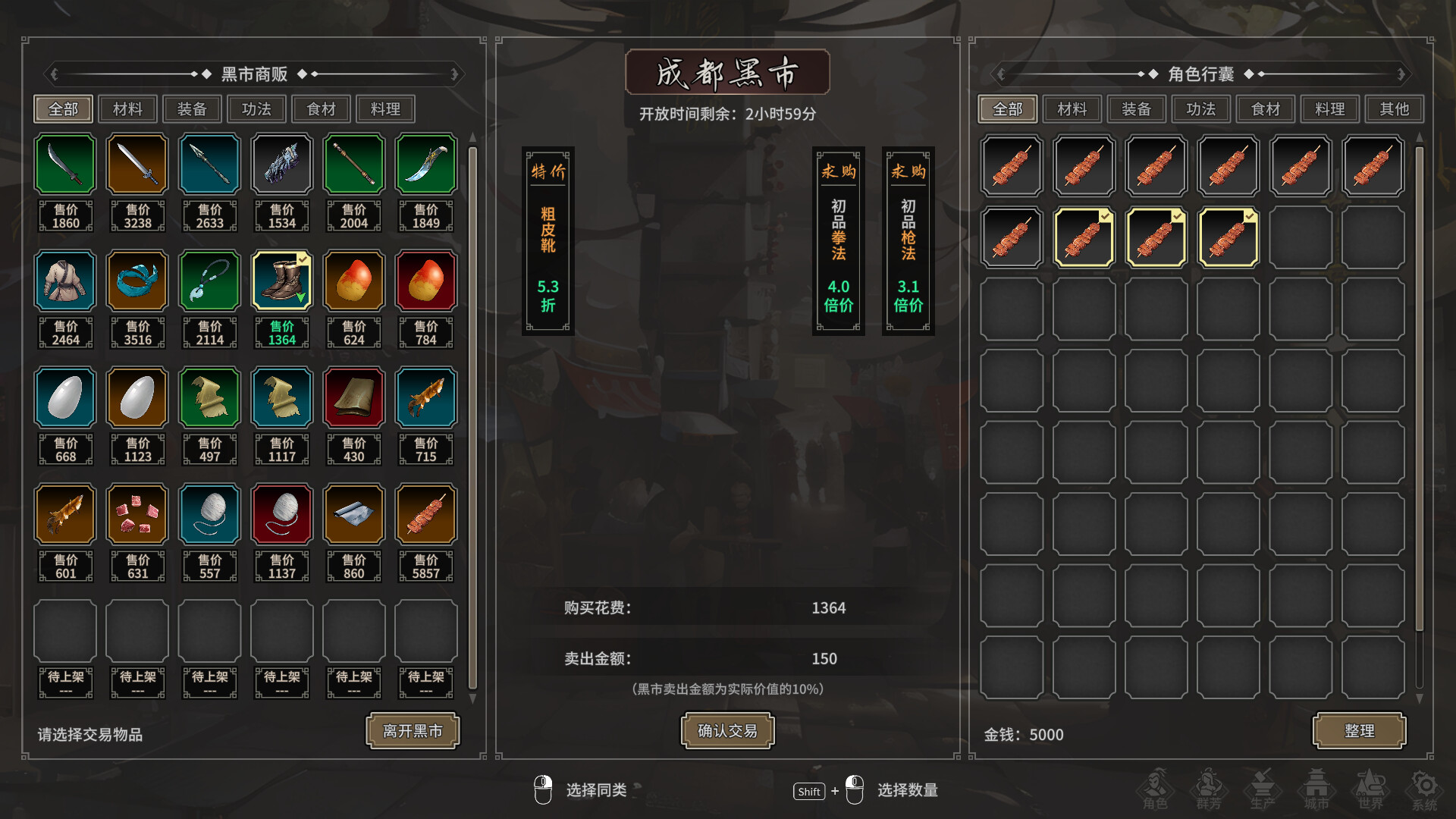The width and height of the screenshot is (1456, 819).
Task: Deselect the second checked meat skewer in inventory
Action: (1156, 237)
